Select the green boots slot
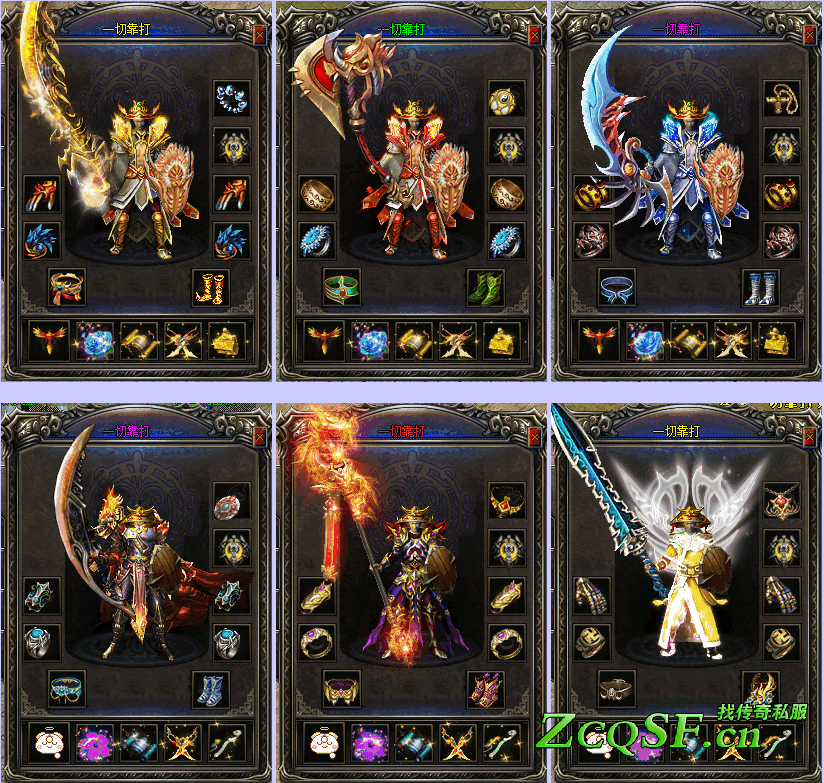The image size is (824, 783). [486, 287]
